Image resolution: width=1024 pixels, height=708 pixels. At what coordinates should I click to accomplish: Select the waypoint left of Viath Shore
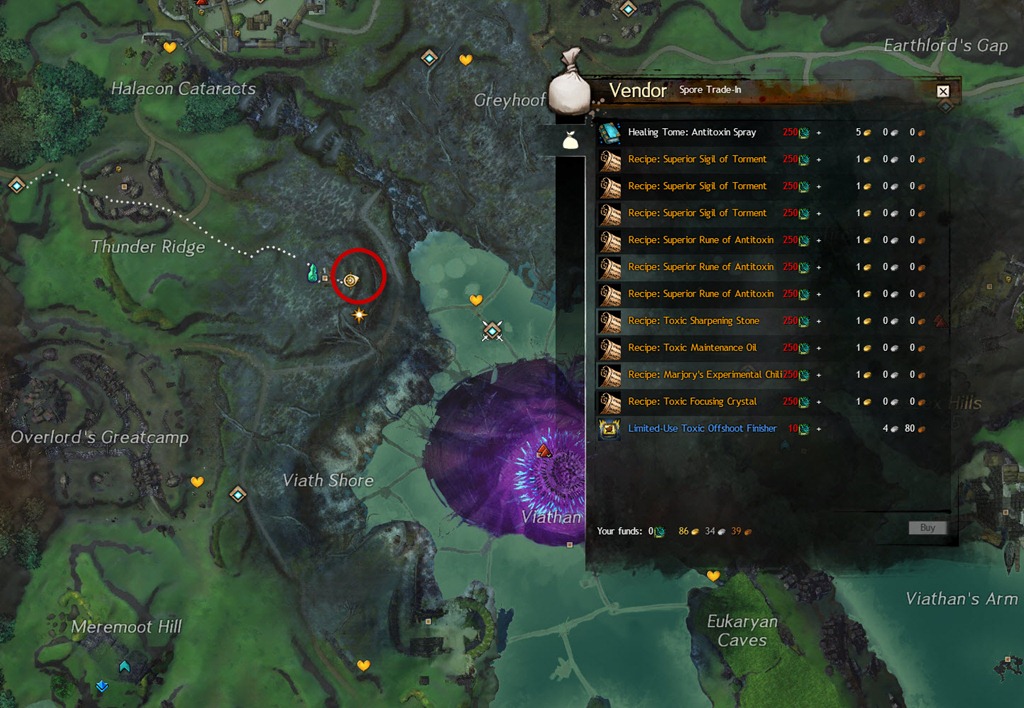238,494
